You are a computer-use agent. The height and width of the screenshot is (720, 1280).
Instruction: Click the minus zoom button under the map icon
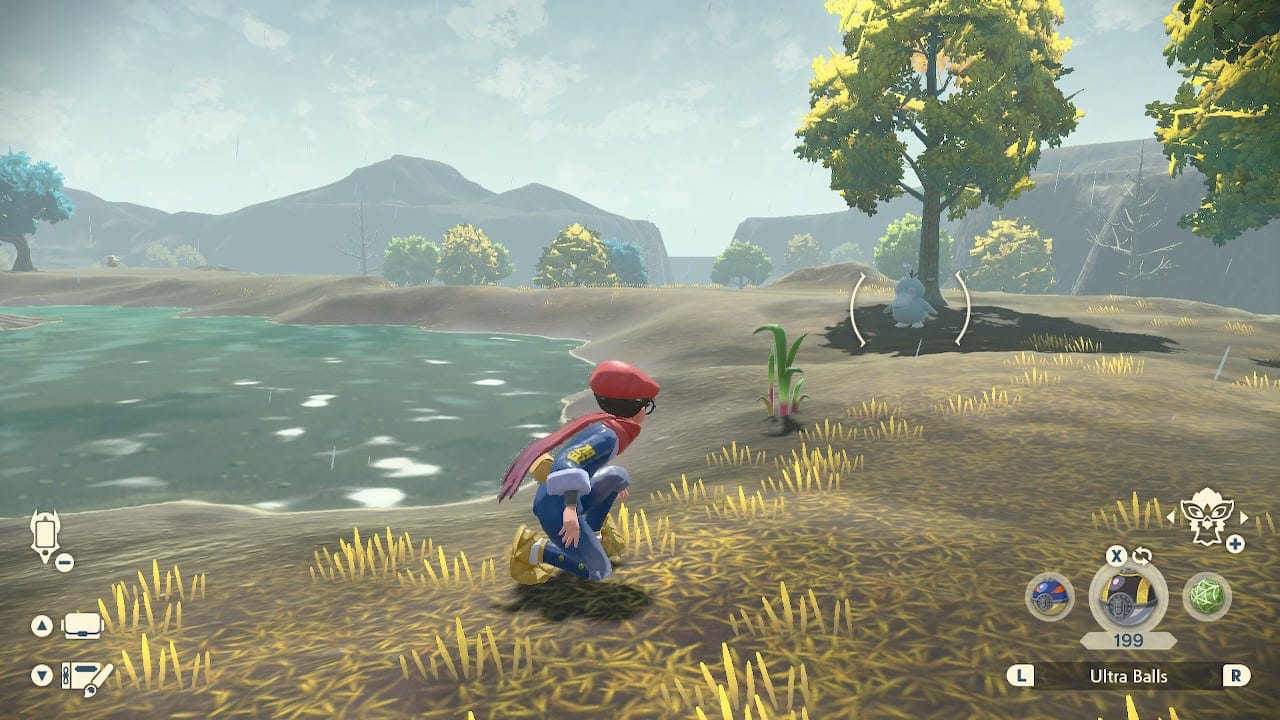point(64,561)
